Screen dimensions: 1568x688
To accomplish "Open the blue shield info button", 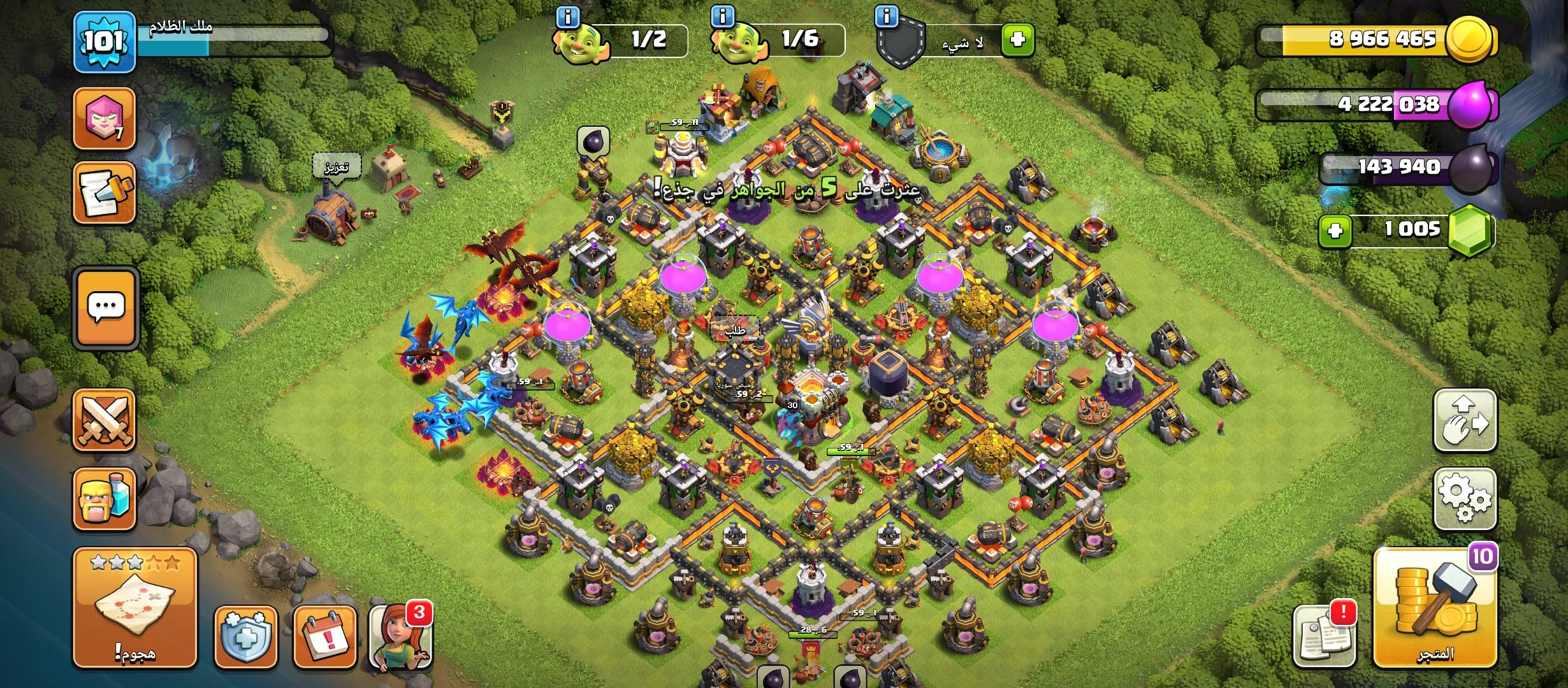I will coord(246,636).
